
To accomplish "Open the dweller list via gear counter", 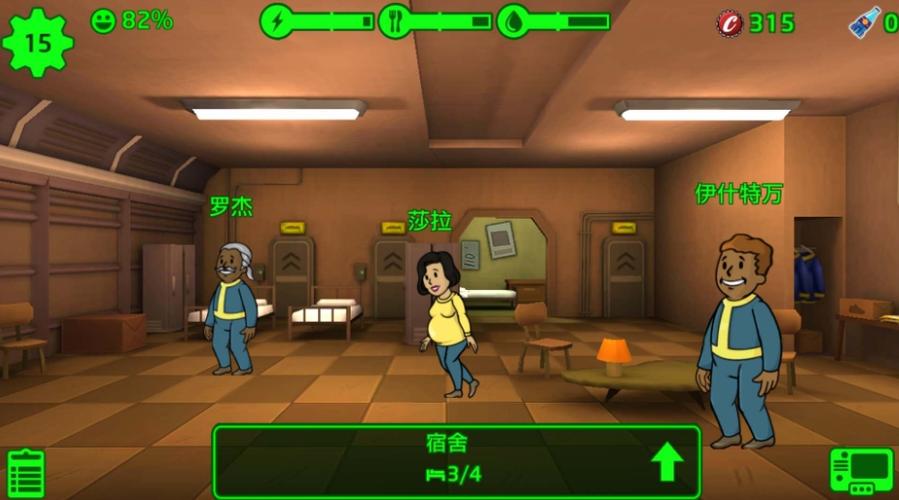I will coord(38,42).
